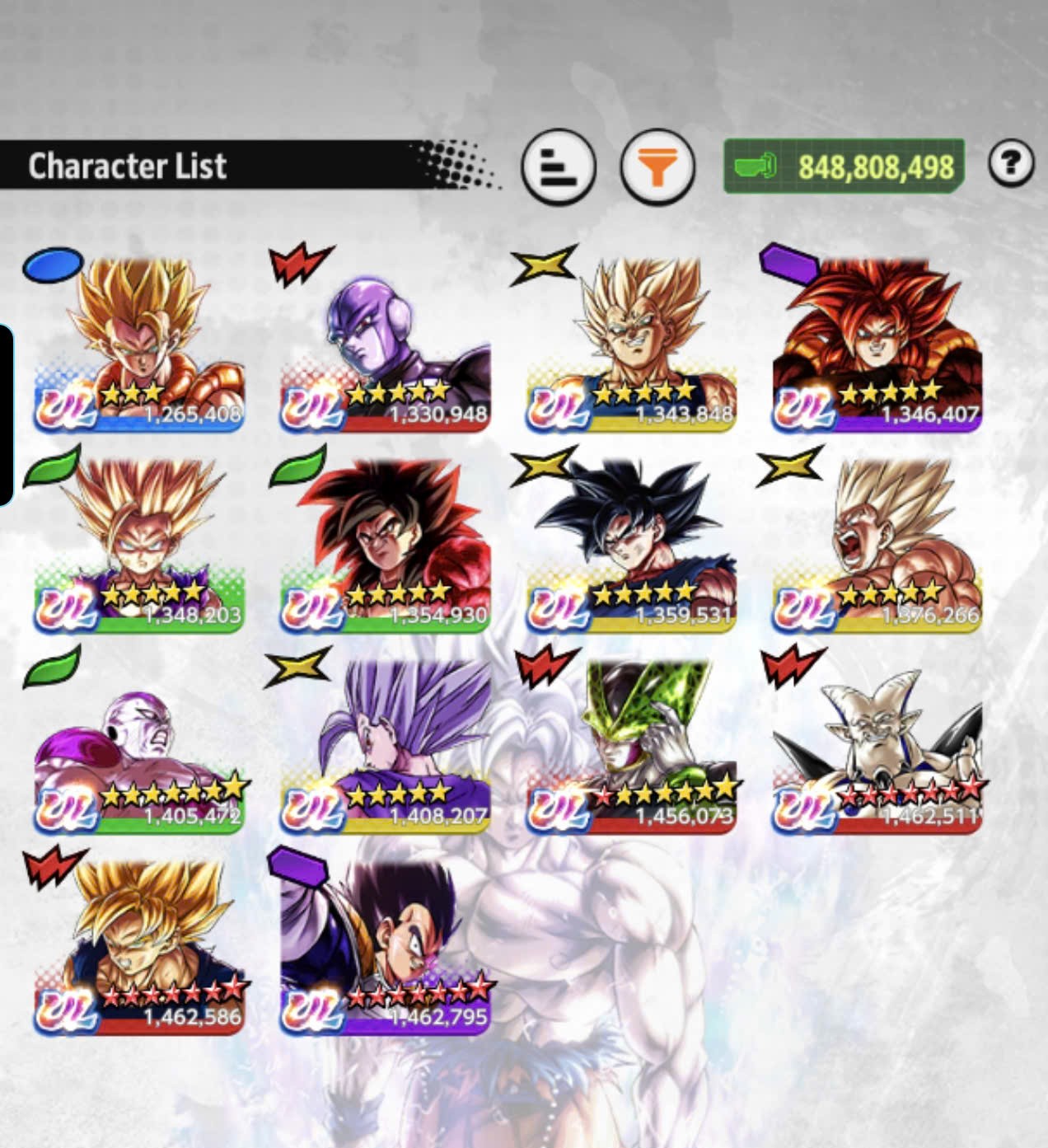
Task: Select the character with power 1,348,203
Action: (138, 547)
